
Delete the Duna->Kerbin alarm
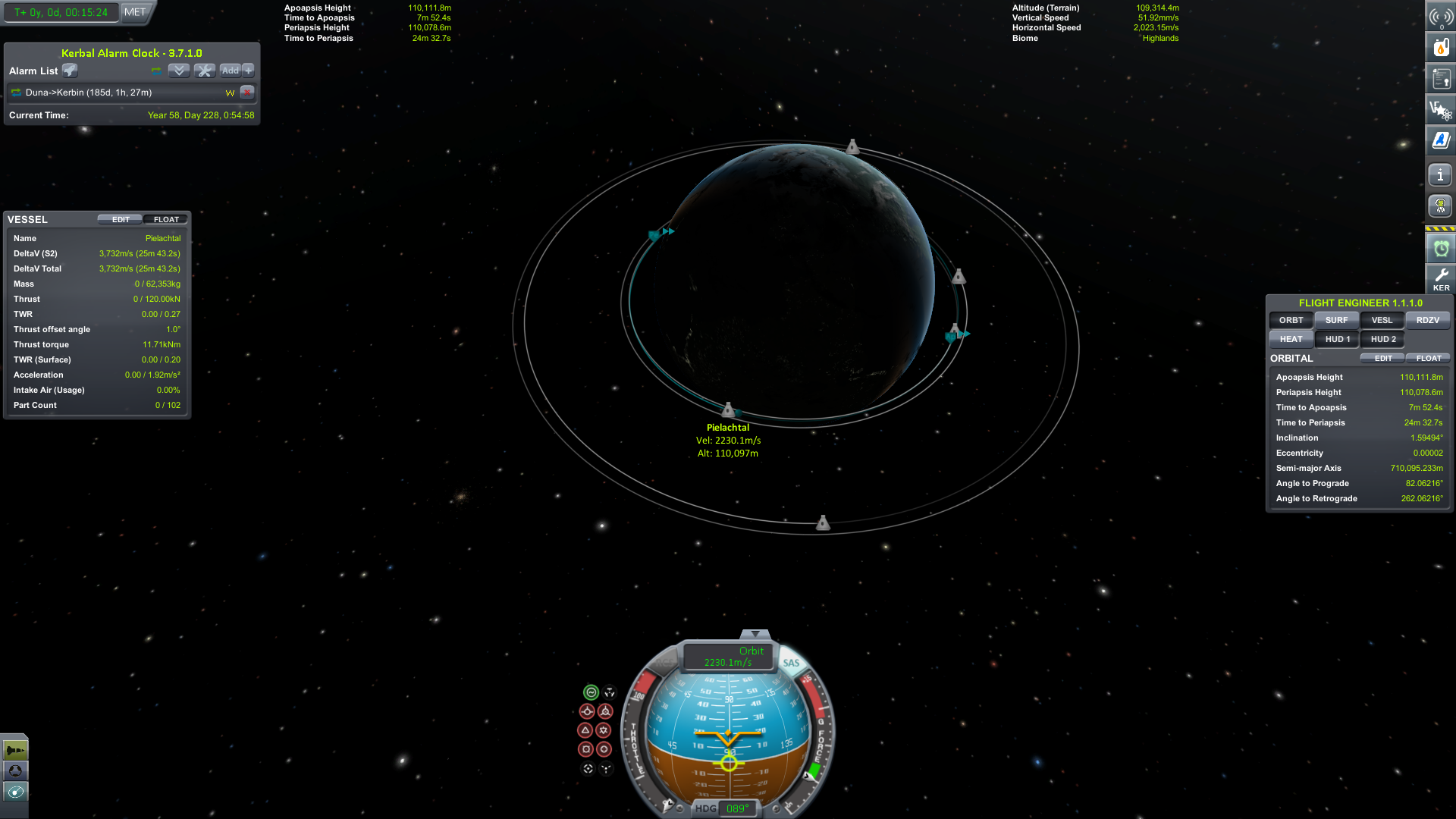point(247,93)
